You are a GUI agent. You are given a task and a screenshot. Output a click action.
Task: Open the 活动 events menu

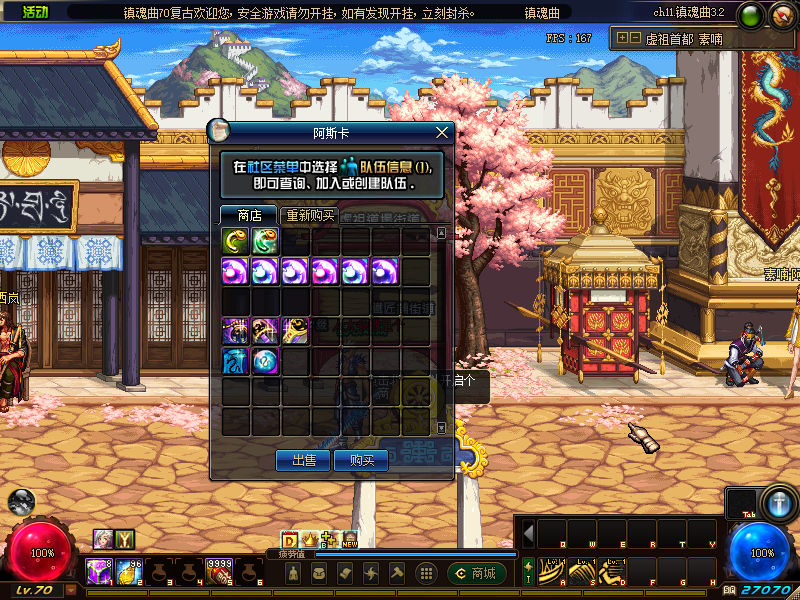35,12
